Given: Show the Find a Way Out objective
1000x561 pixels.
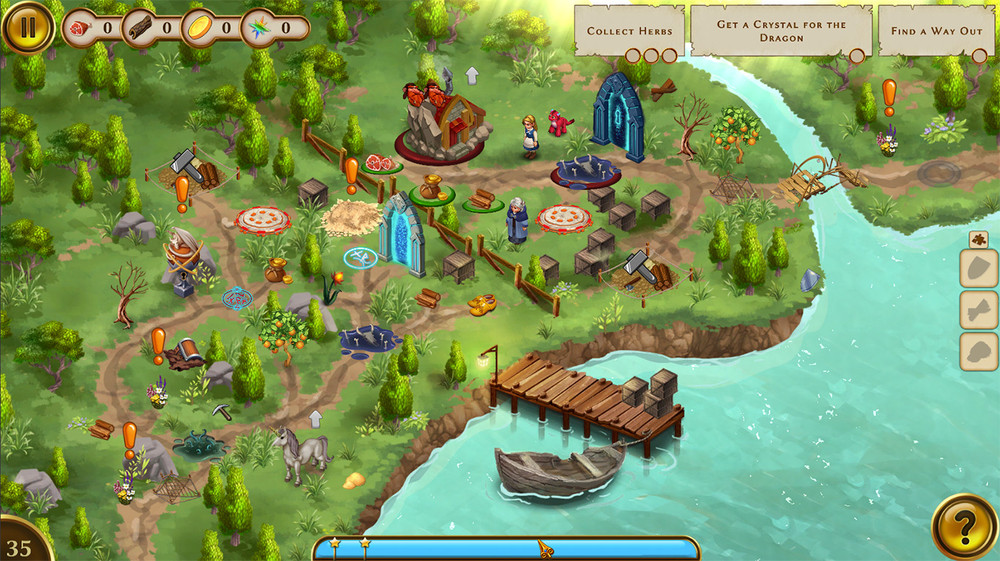Looking at the screenshot, I should (936, 31).
